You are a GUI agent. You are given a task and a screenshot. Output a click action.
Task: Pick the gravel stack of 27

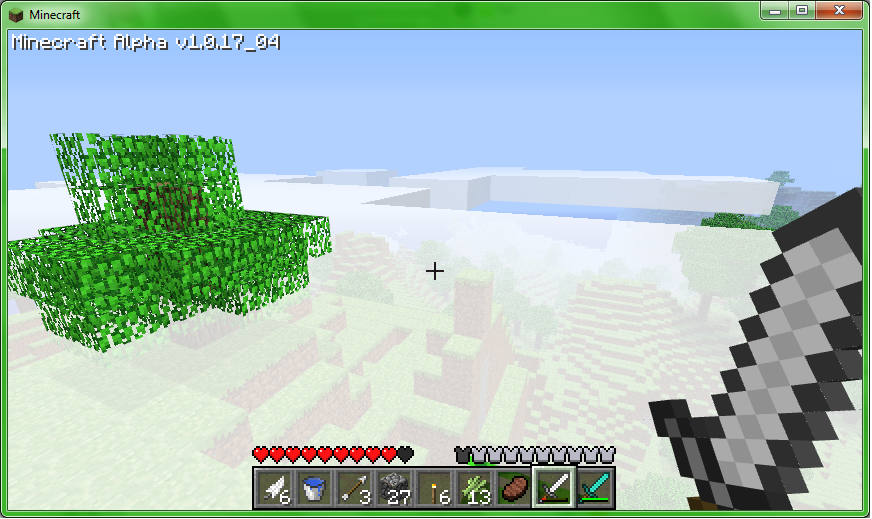(x=392, y=489)
